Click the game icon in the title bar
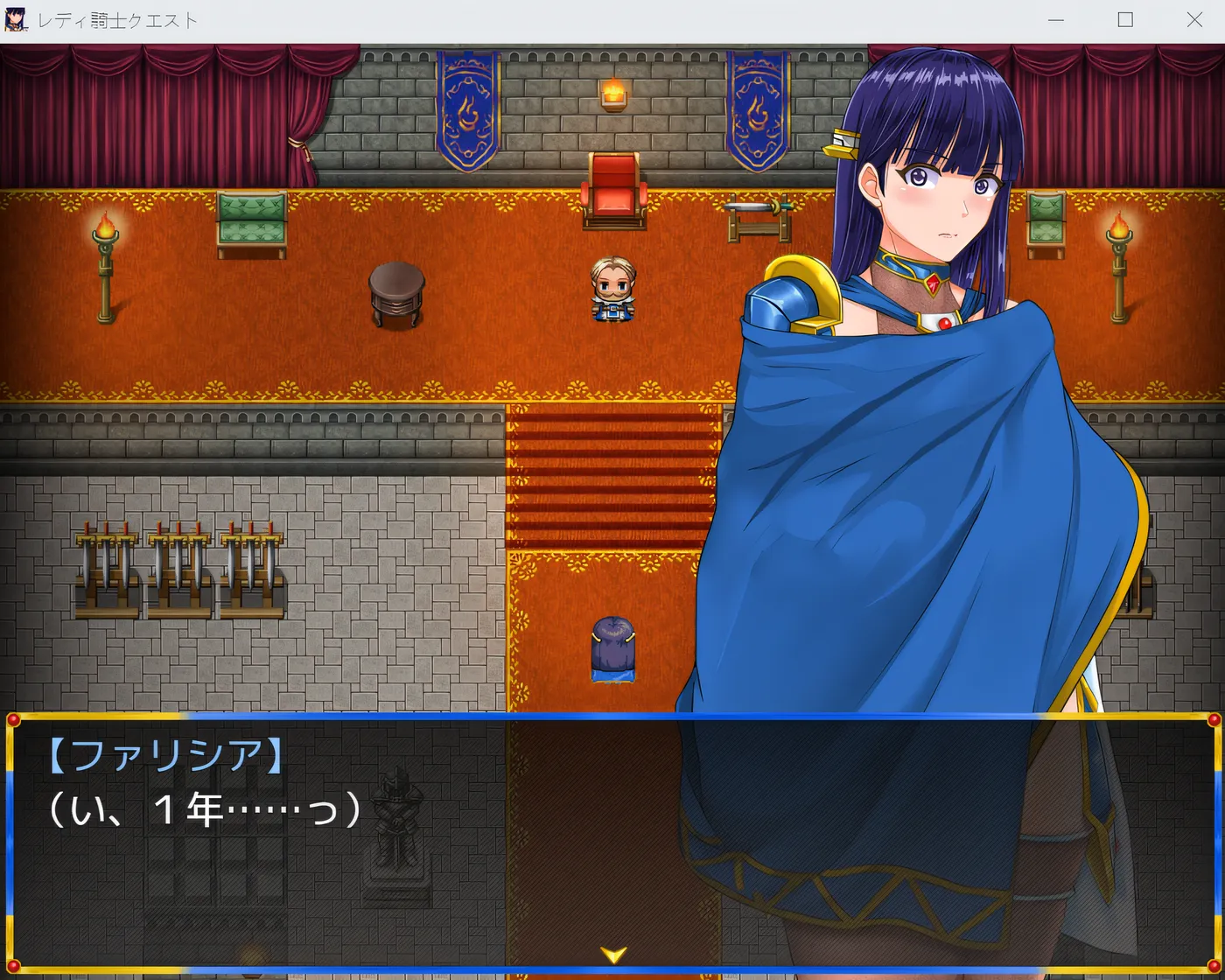The height and width of the screenshot is (980, 1225). [x=16, y=19]
